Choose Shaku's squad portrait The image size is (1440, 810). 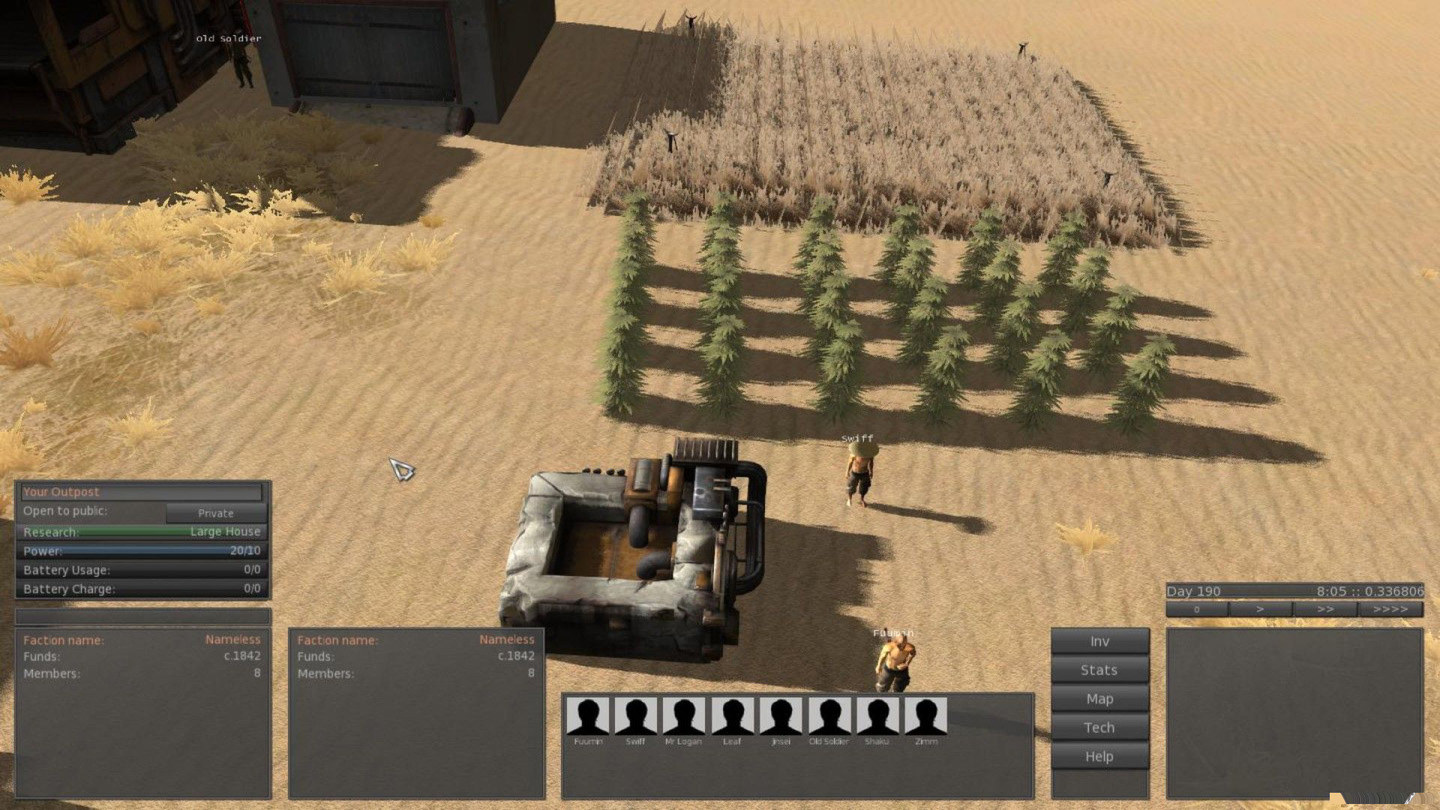click(x=877, y=717)
